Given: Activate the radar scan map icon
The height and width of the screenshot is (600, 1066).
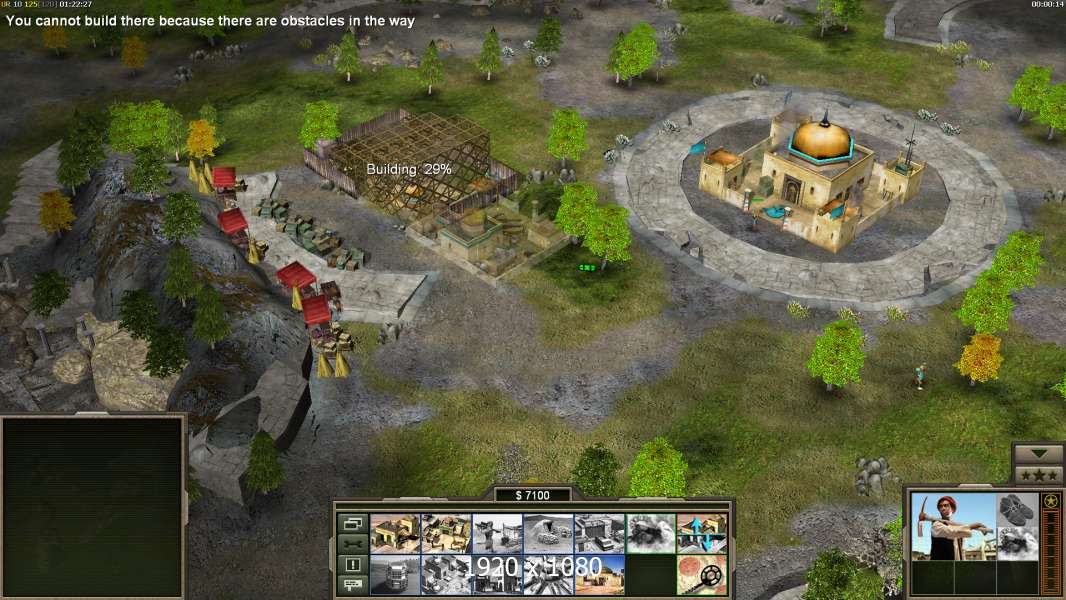Looking at the screenshot, I should pyautogui.click(x=701, y=575).
